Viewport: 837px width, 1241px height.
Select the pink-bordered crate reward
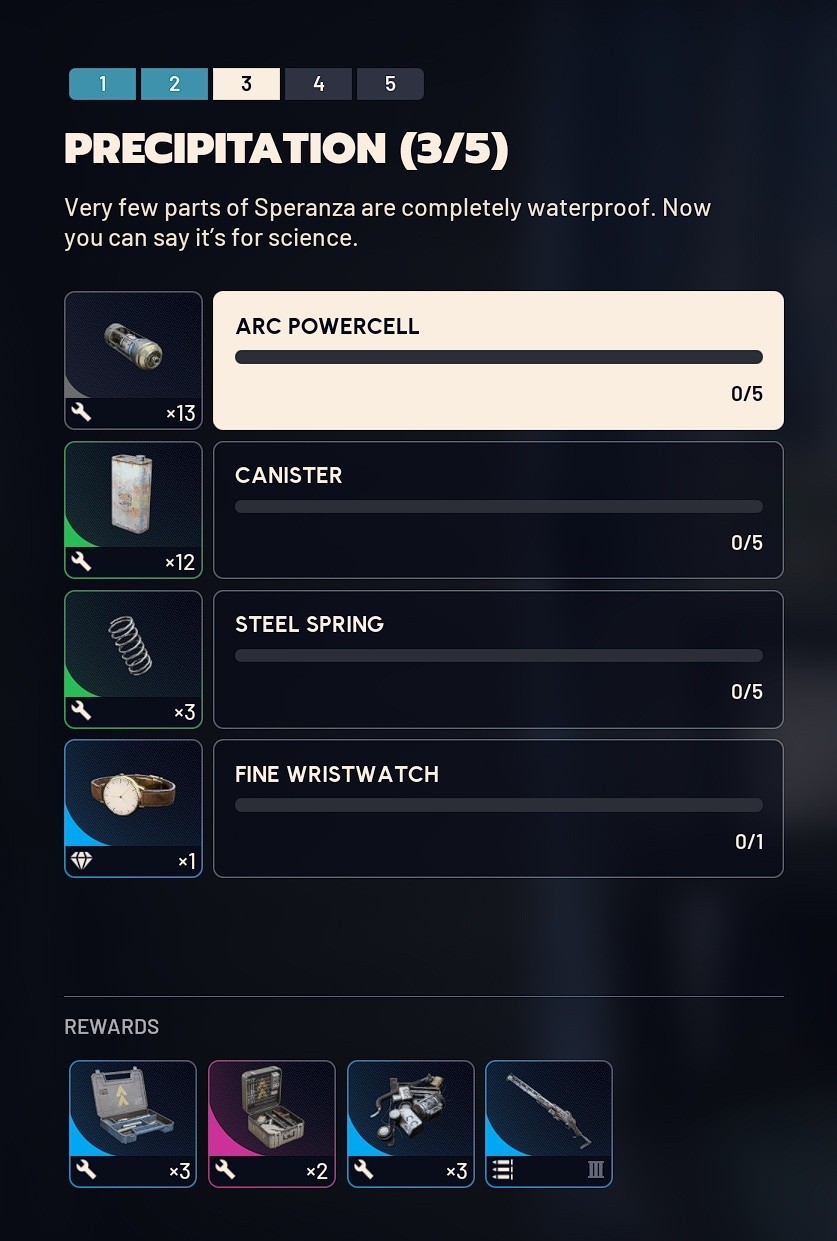coord(272,1123)
